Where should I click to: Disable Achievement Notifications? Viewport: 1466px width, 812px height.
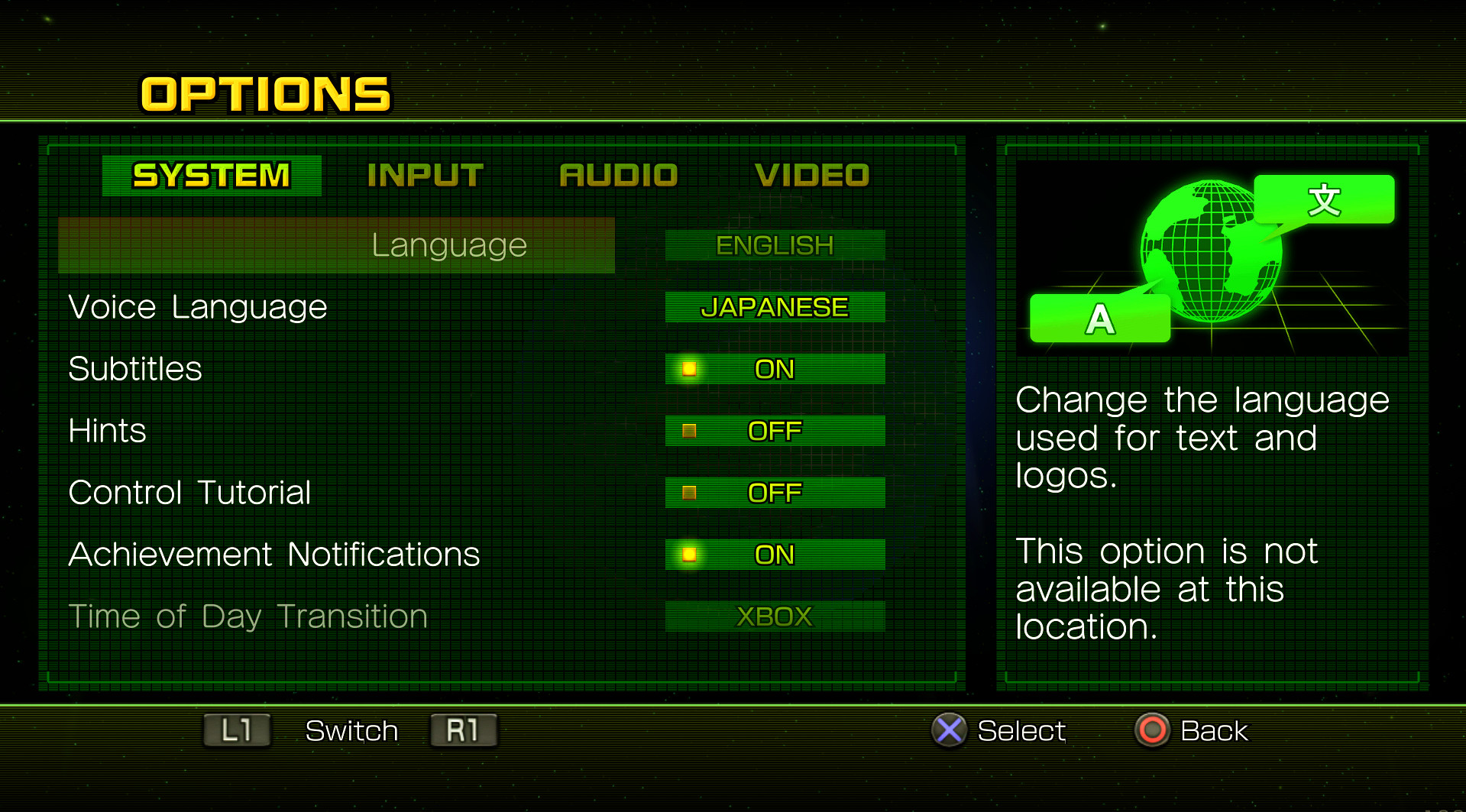point(774,554)
